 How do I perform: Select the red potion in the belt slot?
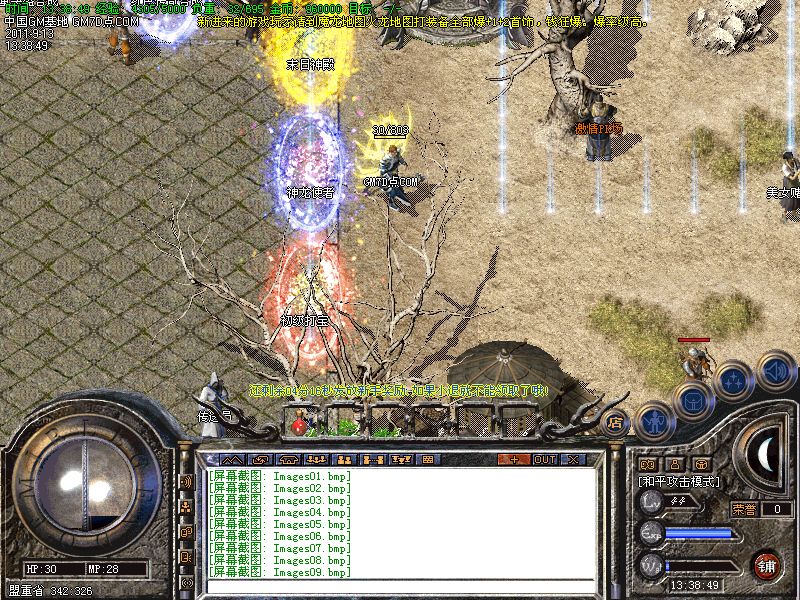click(x=298, y=426)
